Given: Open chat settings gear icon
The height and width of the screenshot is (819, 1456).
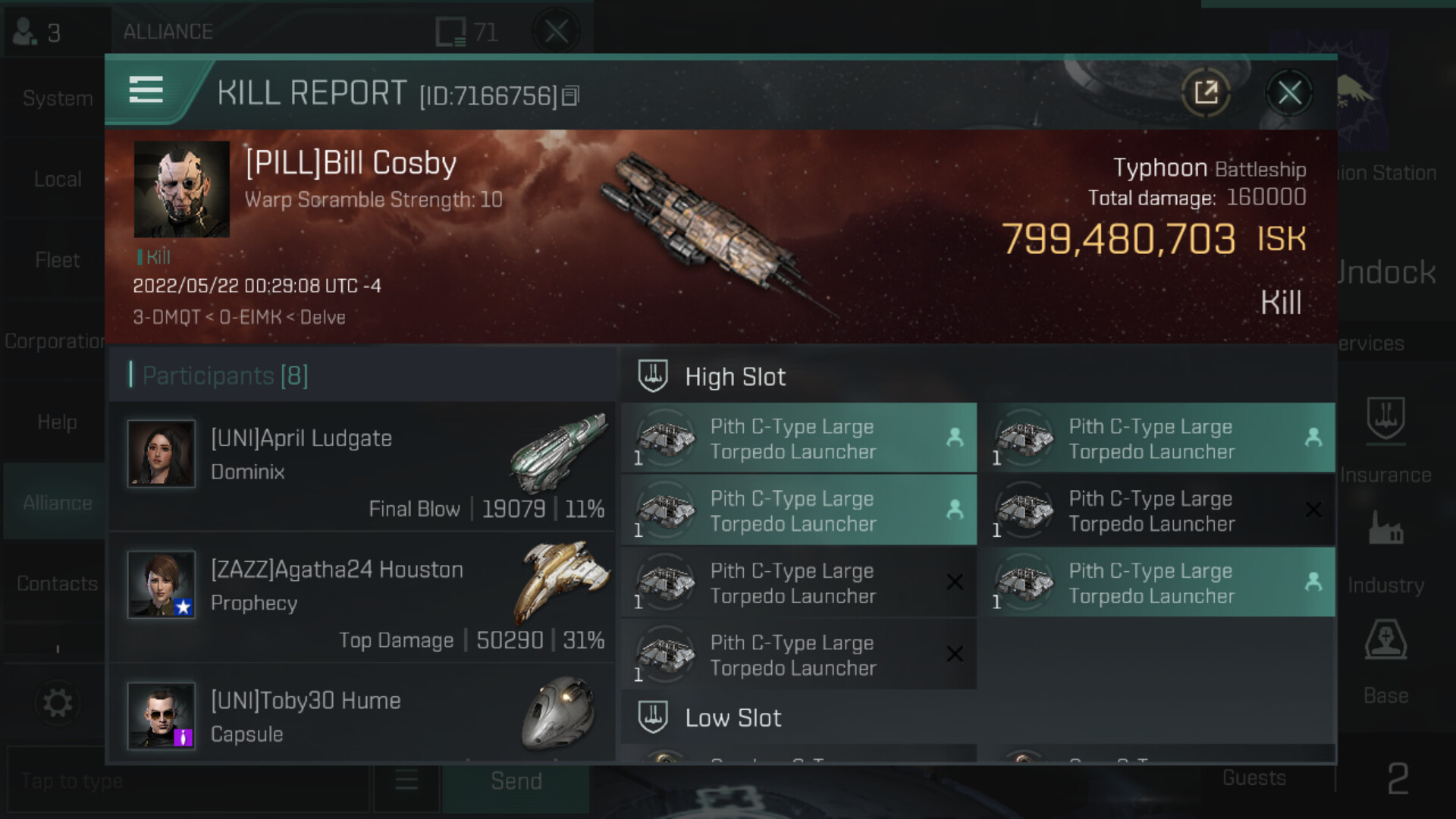Looking at the screenshot, I should pyautogui.click(x=58, y=703).
